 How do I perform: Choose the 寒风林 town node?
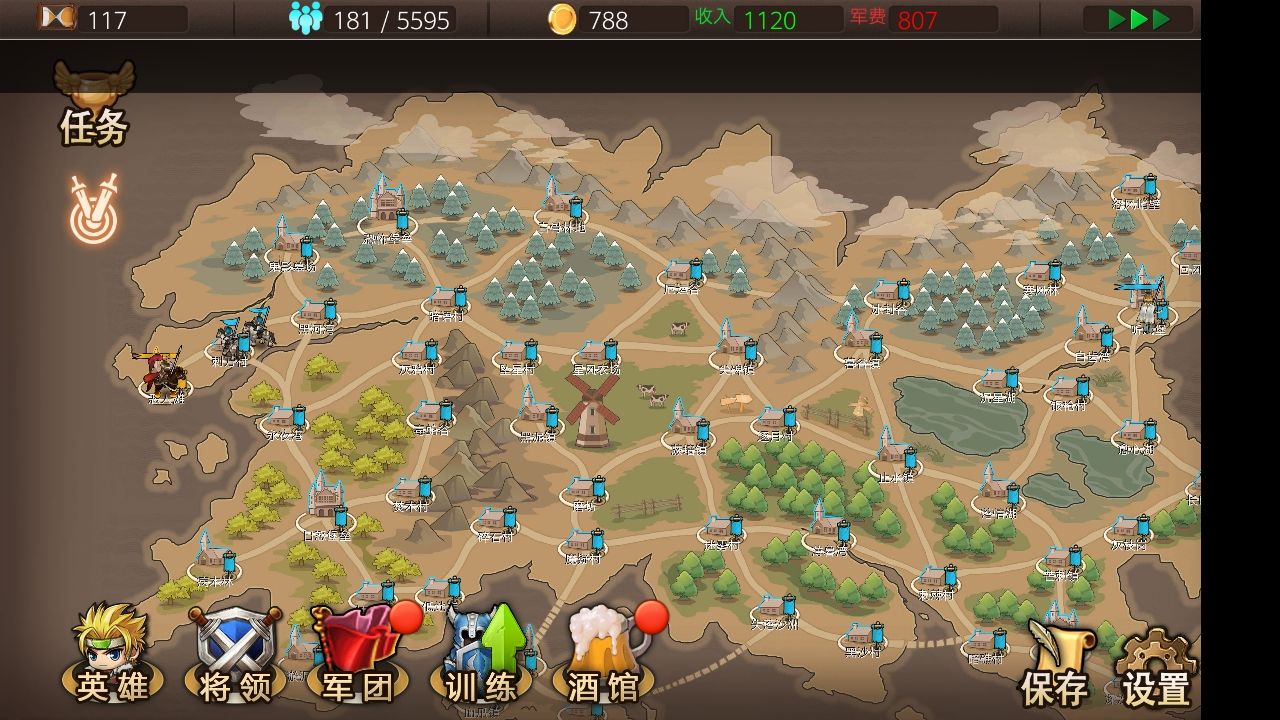coord(1040,275)
